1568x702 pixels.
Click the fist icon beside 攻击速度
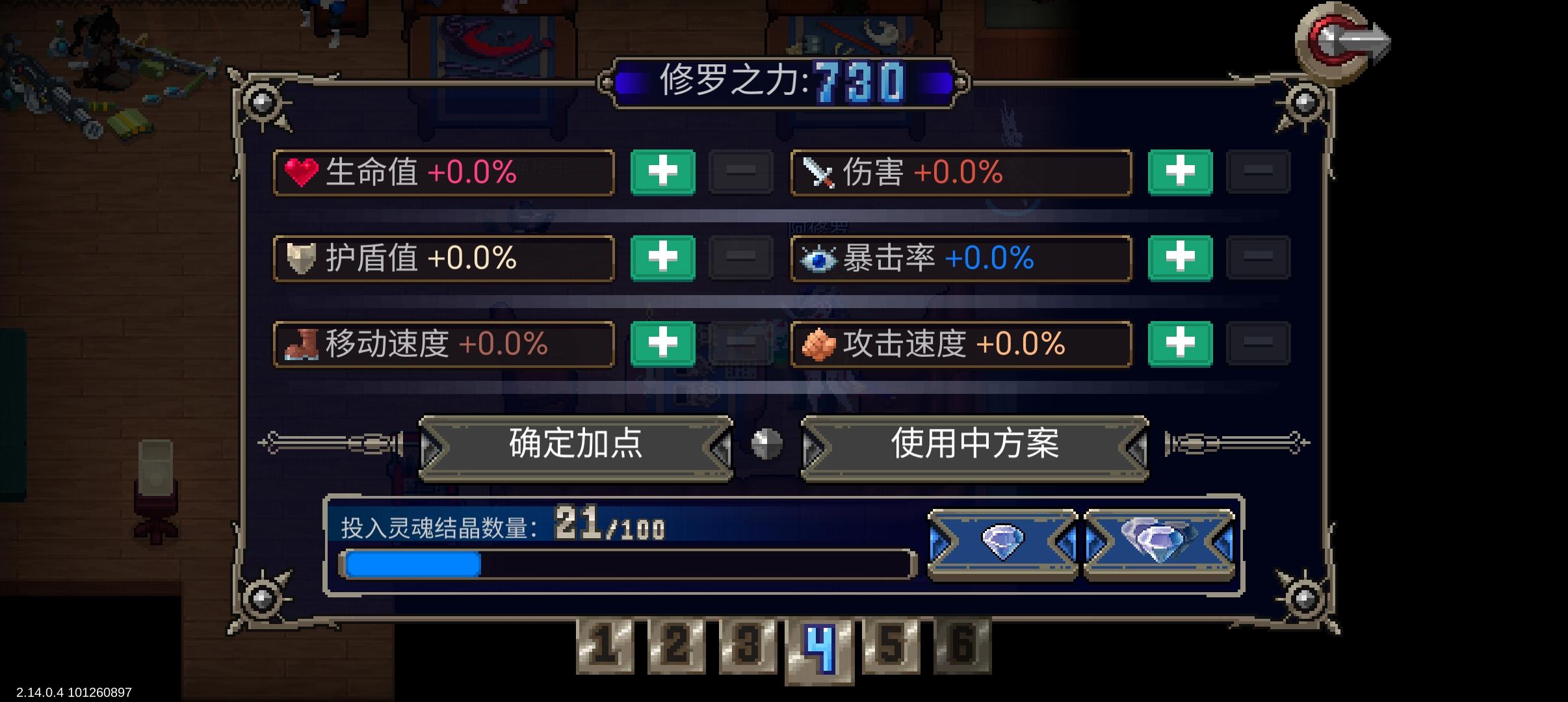[x=821, y=345]
